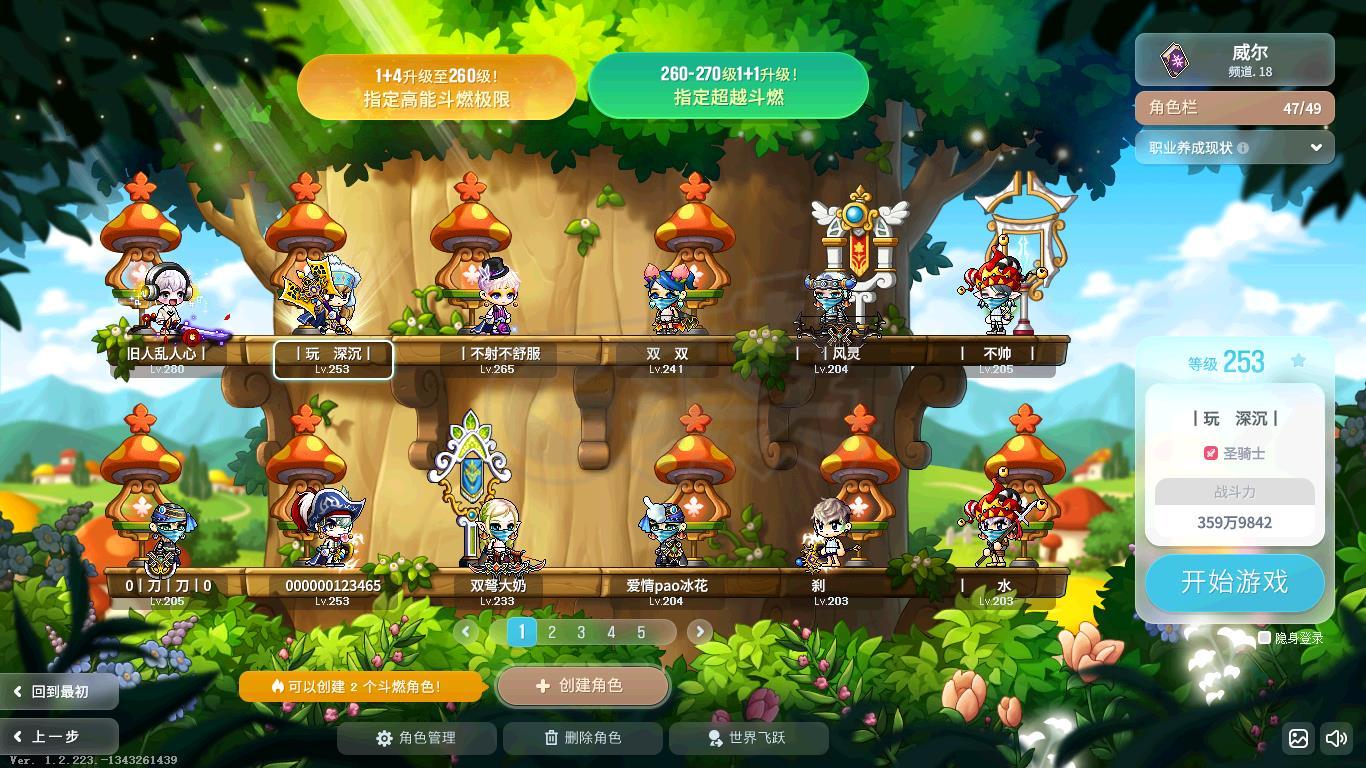Switch to character page 5
Image resolution: width=1366 pixels, height=768 pixels.
pos(641,632)
